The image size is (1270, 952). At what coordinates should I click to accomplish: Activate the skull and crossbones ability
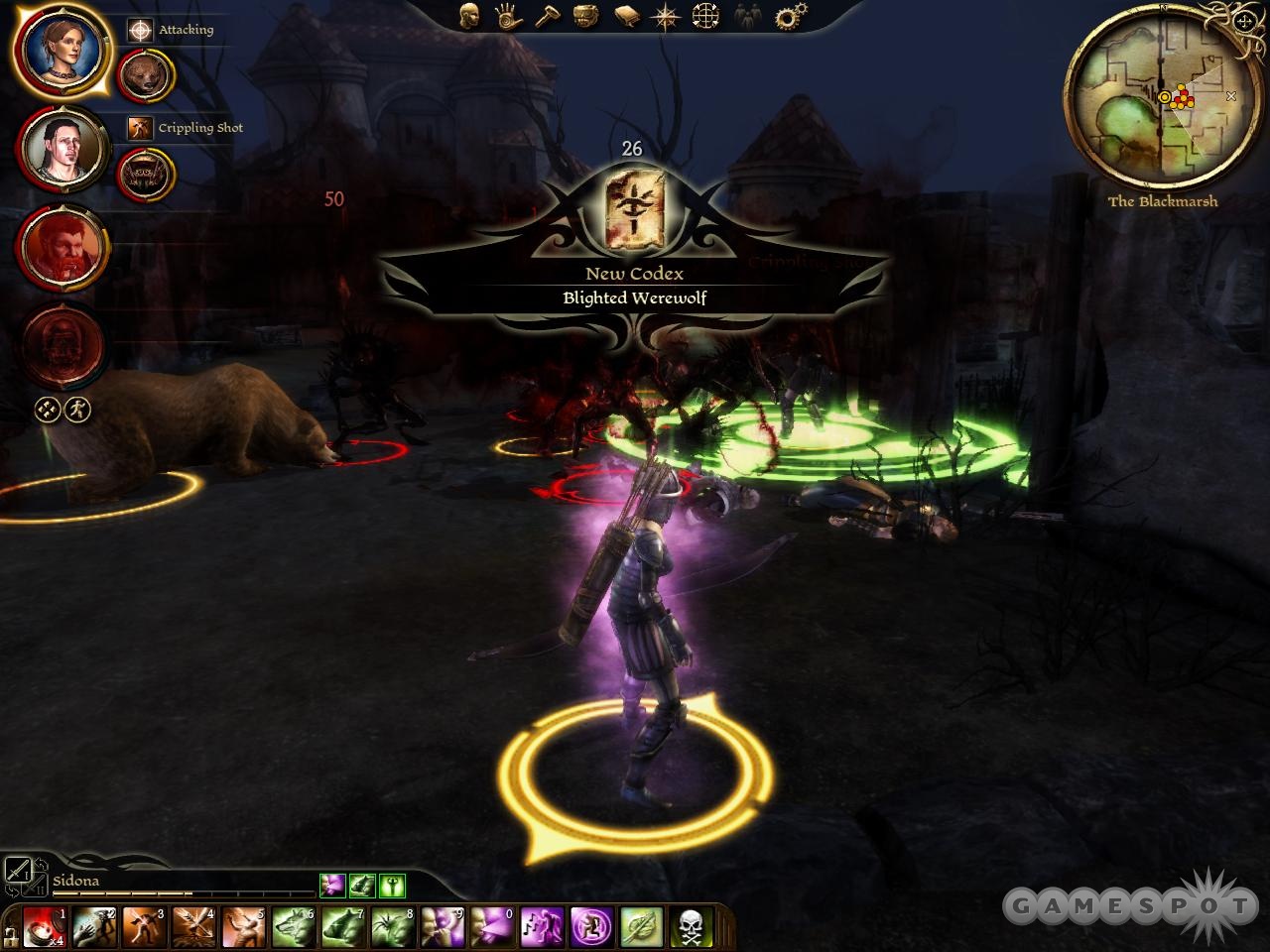coord(692,926)
